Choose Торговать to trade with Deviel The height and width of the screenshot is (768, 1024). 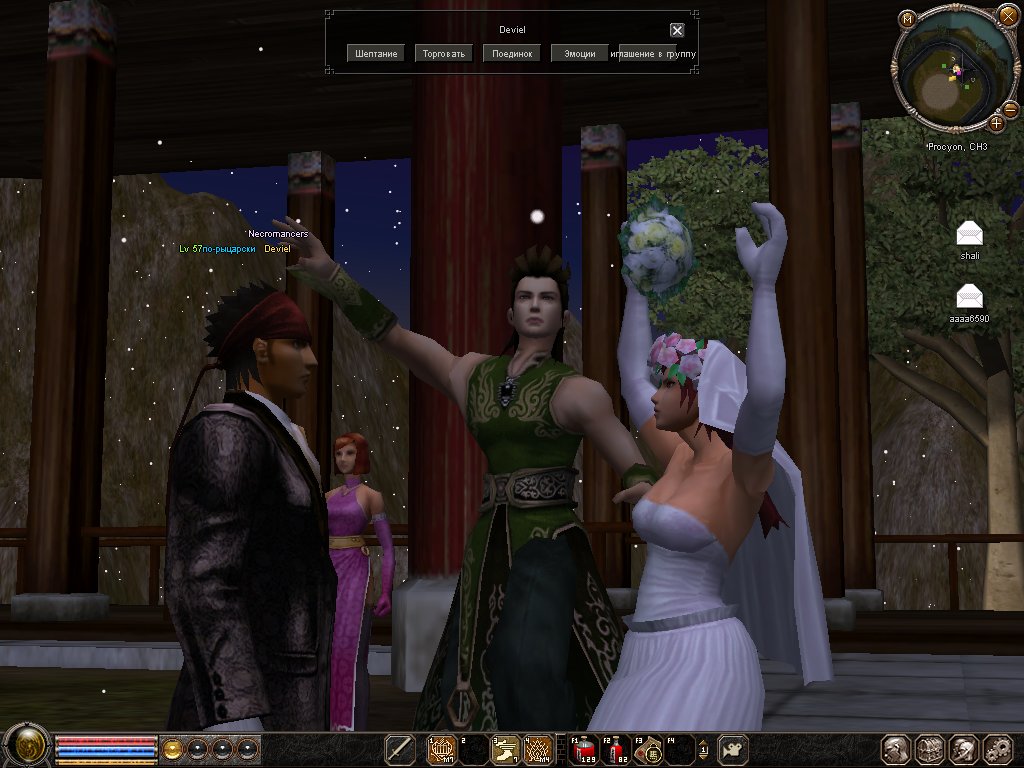444,53
